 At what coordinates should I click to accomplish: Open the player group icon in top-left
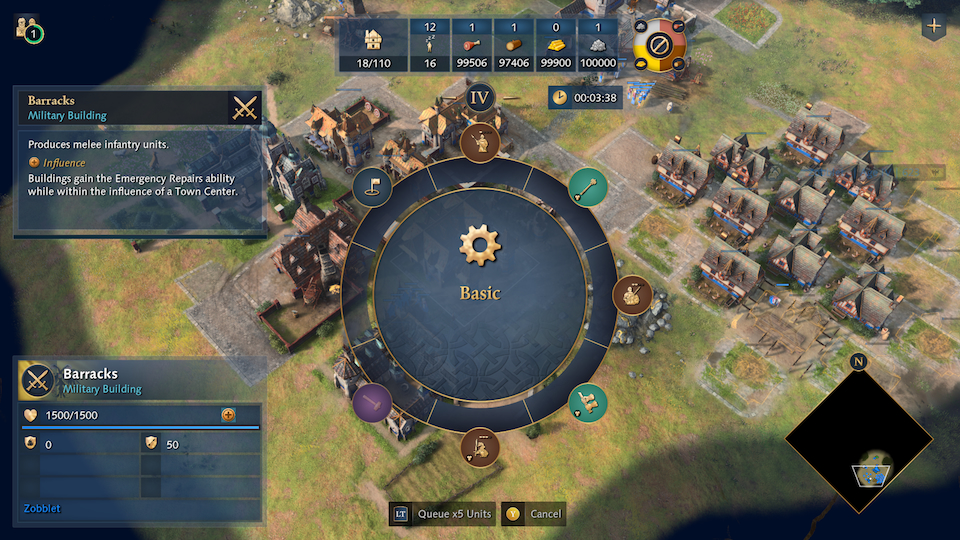click(x=27, y=28)
